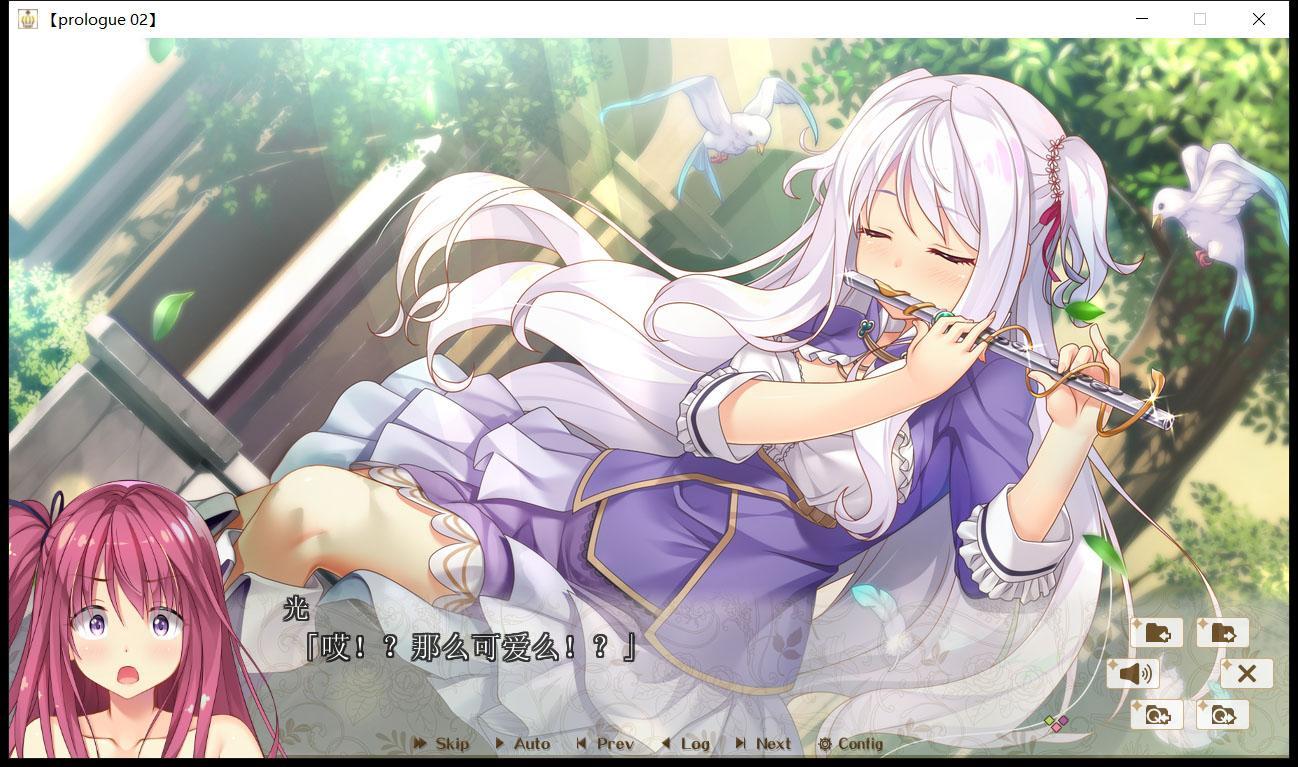Click the gear icon beside Config
The width and height of the screenshot is (1298, 767).
coord(824,744)
